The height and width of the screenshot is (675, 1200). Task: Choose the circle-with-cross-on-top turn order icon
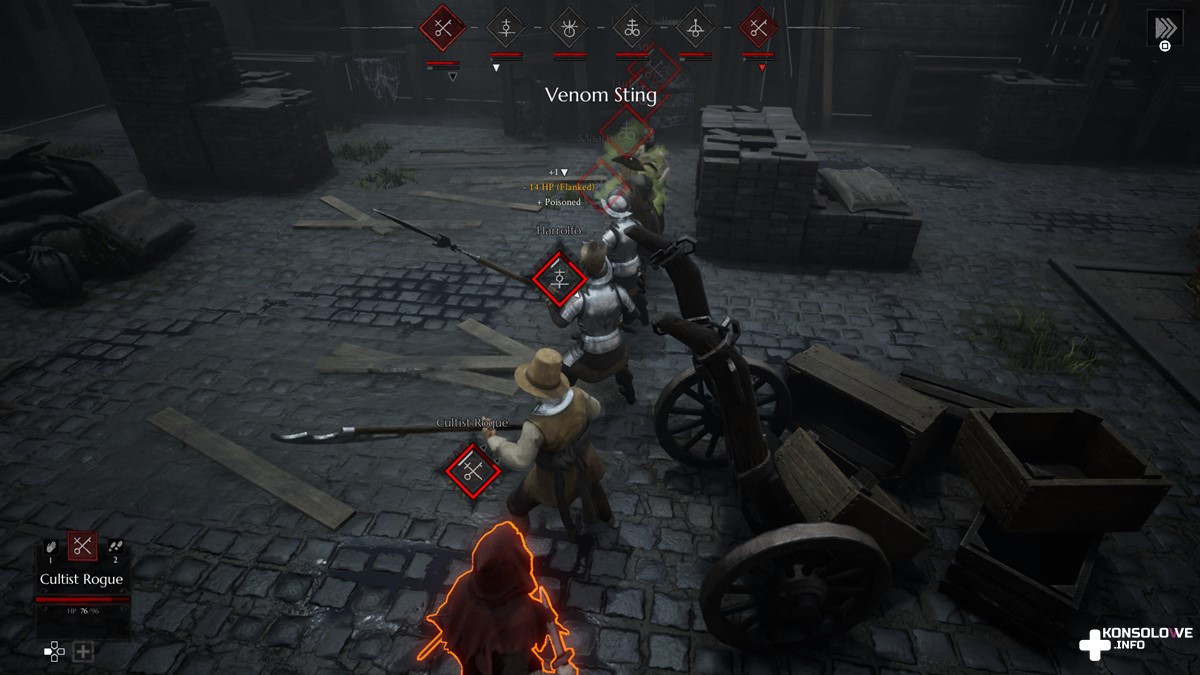click(x=695, y=28)
